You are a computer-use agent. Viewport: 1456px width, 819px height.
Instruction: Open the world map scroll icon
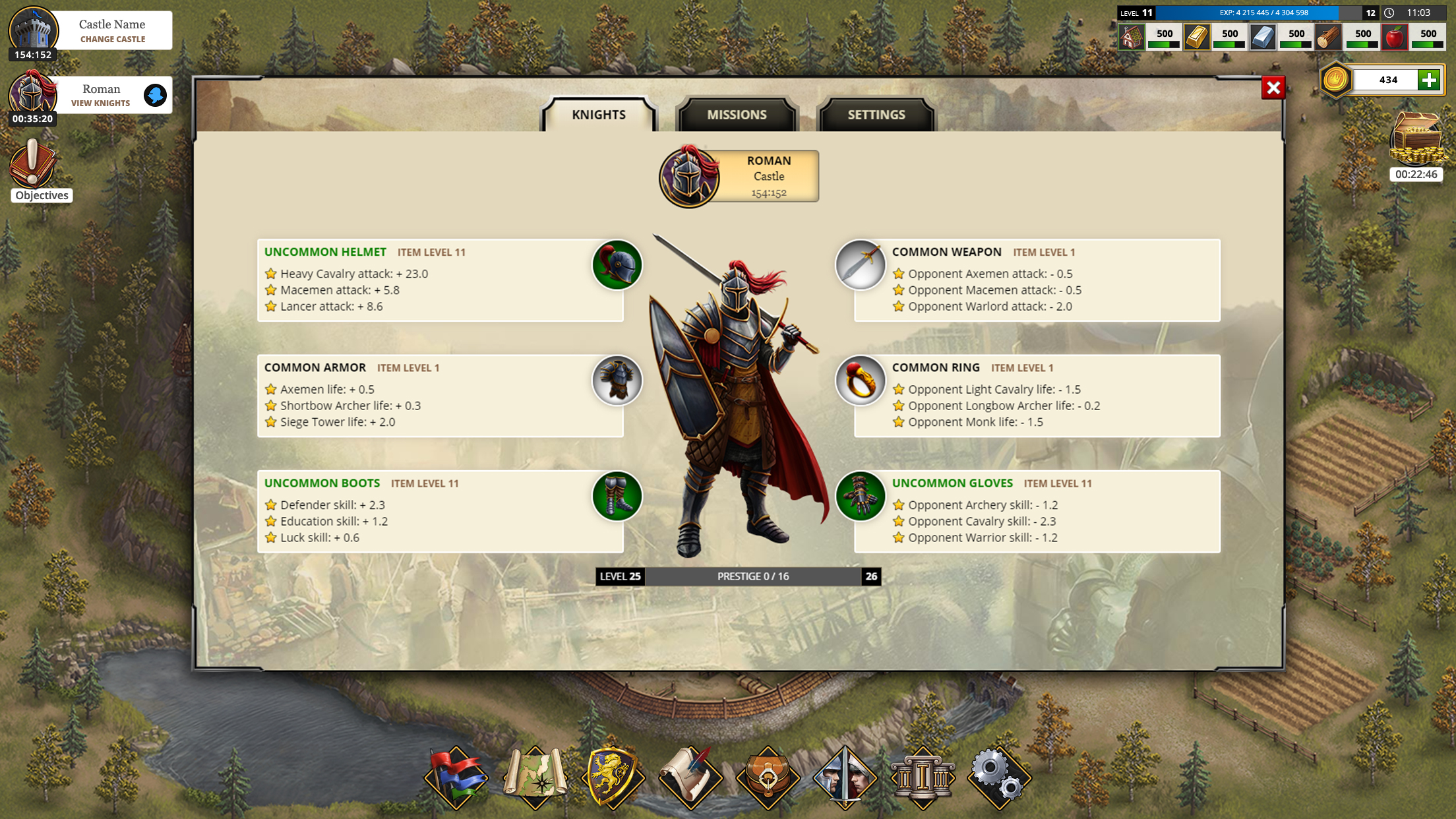535,777
